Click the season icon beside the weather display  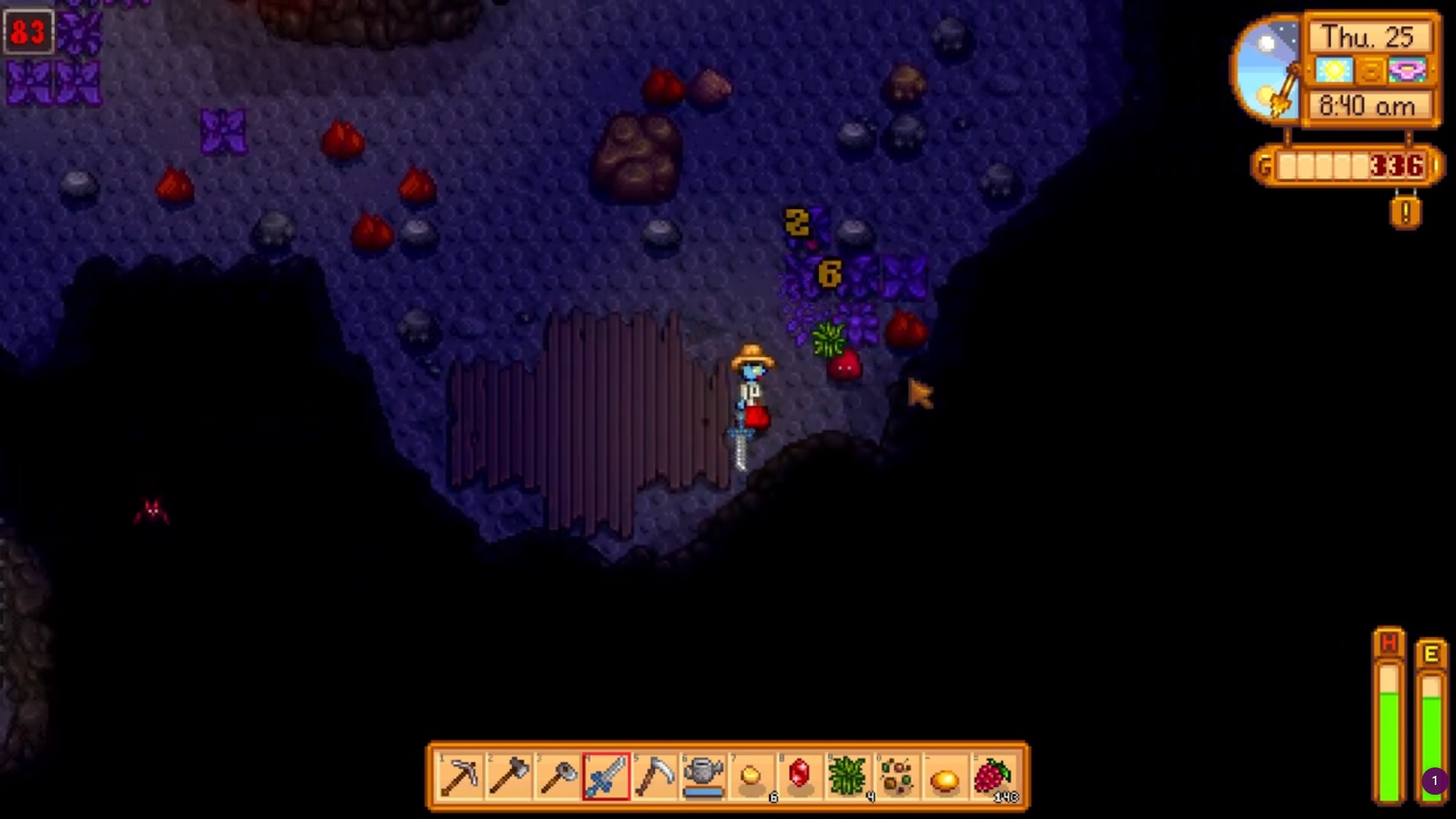[1370, 71]
